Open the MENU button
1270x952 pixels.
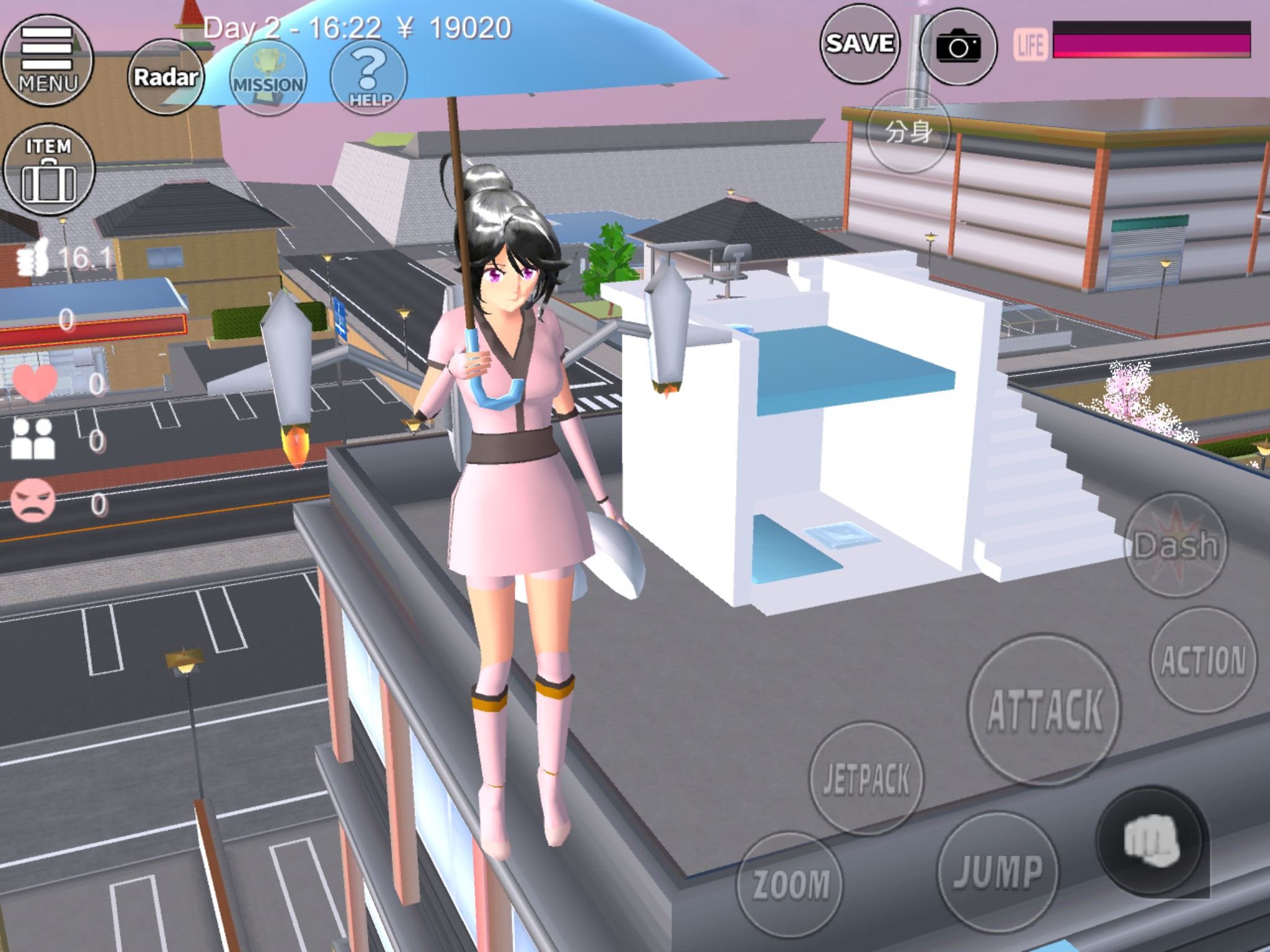click(x=47, y=61)
